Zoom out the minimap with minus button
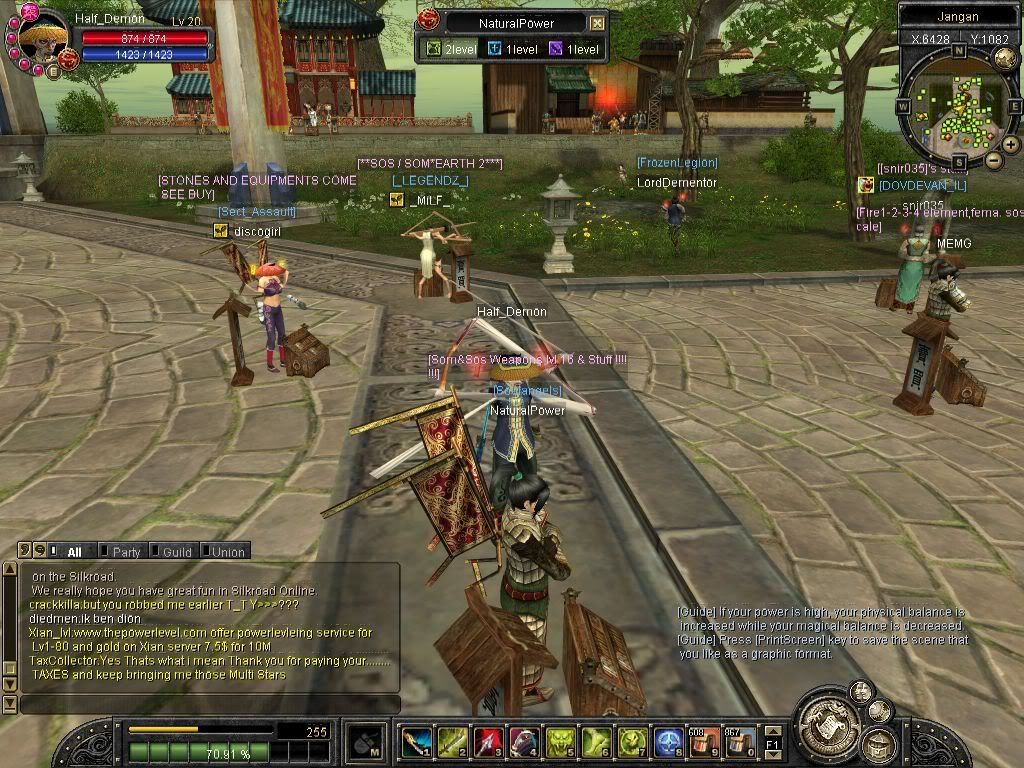This screenshot has height=768, width=1024. 993,160
